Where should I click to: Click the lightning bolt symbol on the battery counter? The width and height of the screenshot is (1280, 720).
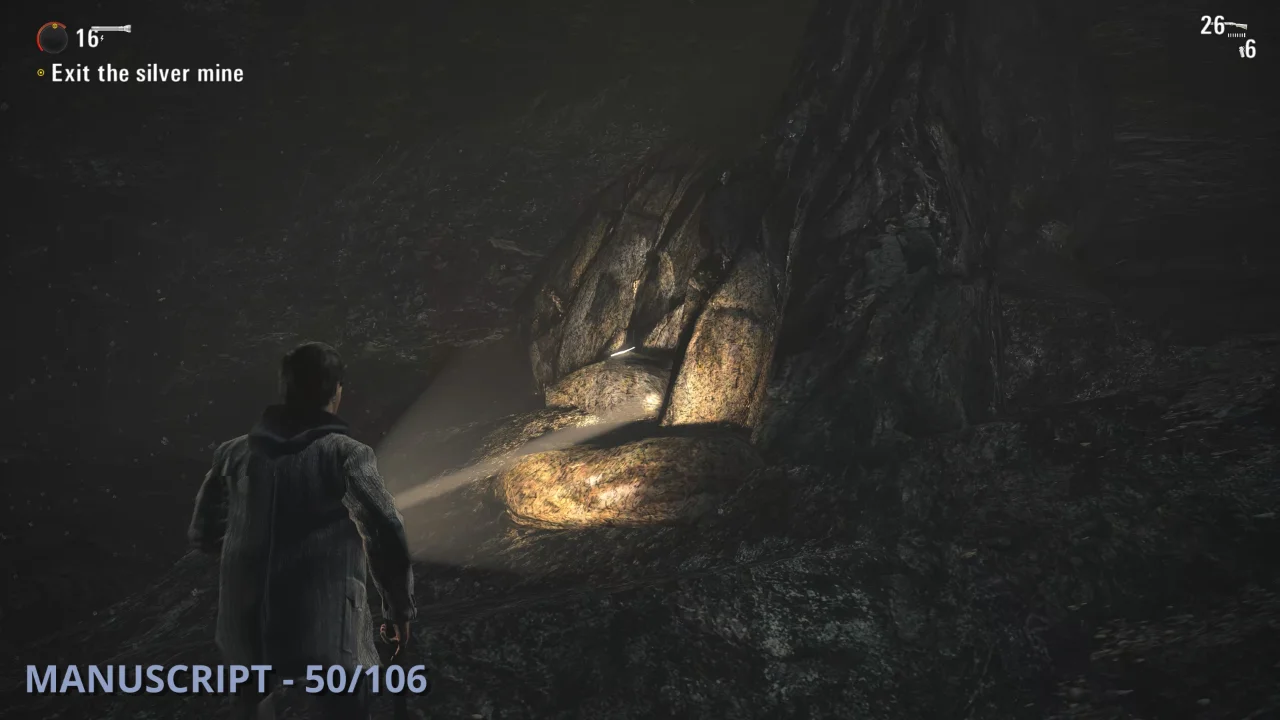[x=101, y=38]
